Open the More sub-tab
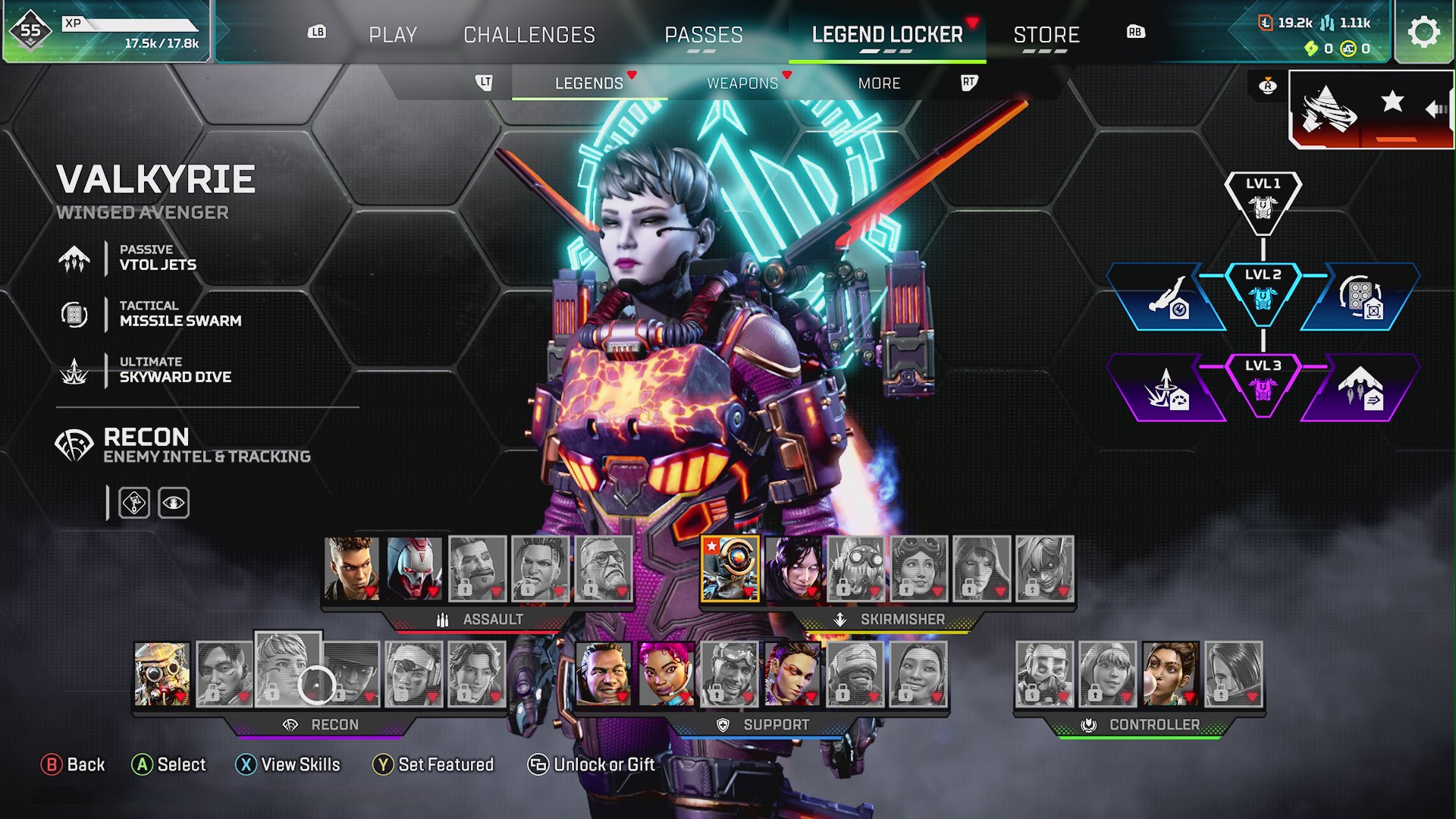The width and height of the screenshot is (1456, 819). [879, 83]
